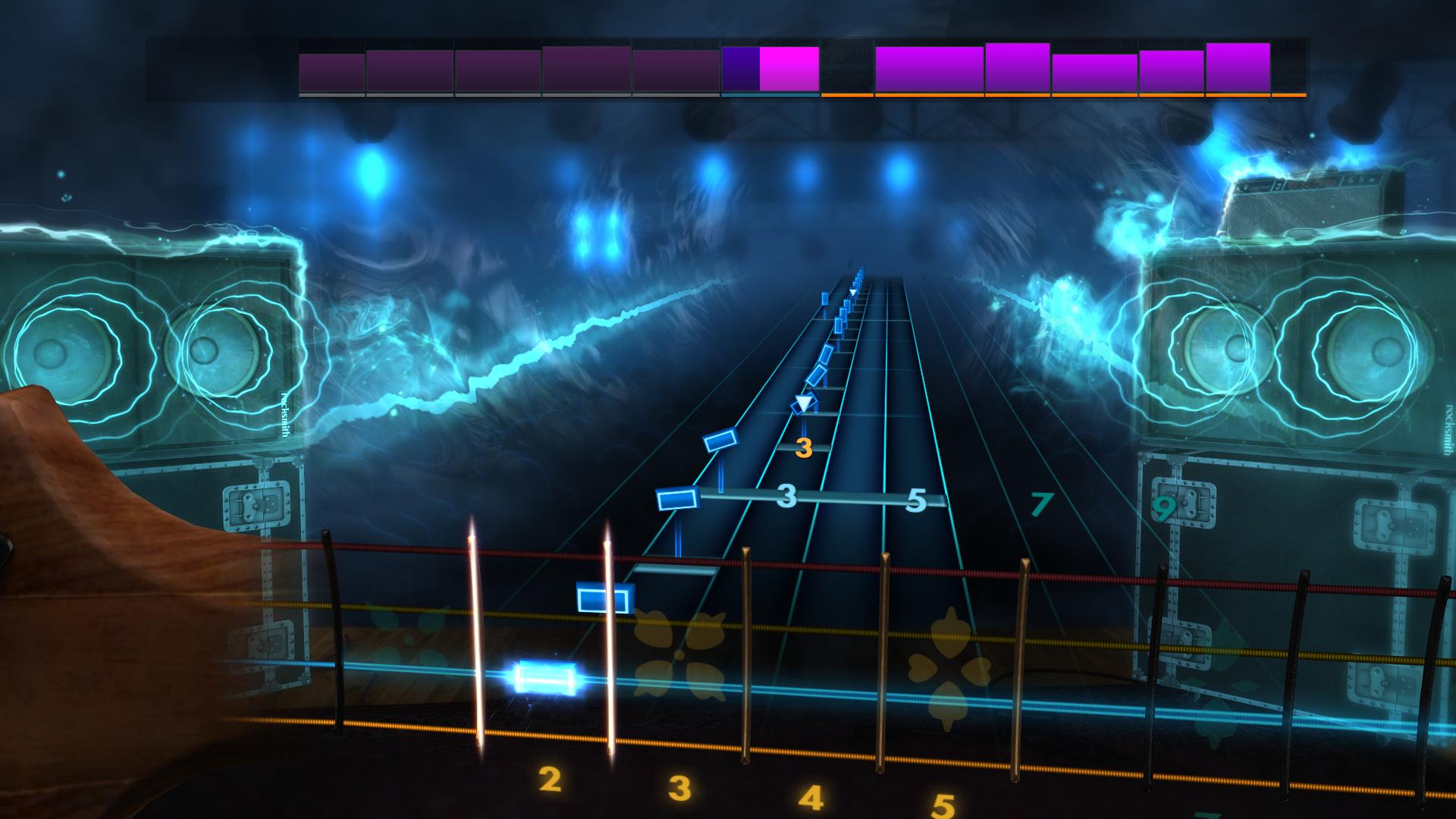
Task: Click the distant downstroke arrow at the highway's far end
Action: [854, 290]
